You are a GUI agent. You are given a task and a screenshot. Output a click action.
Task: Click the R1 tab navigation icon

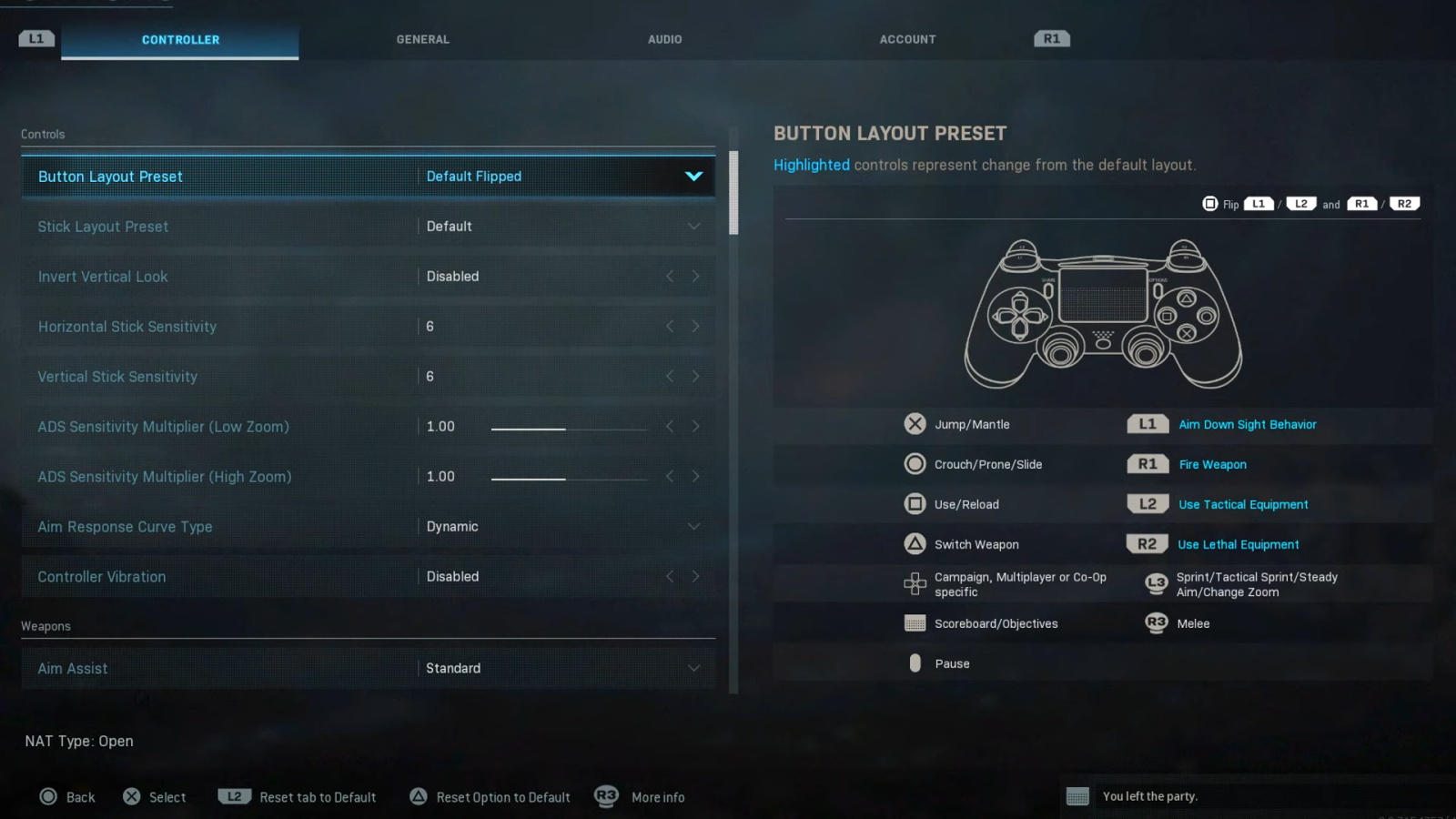(x=1051, y=38)
